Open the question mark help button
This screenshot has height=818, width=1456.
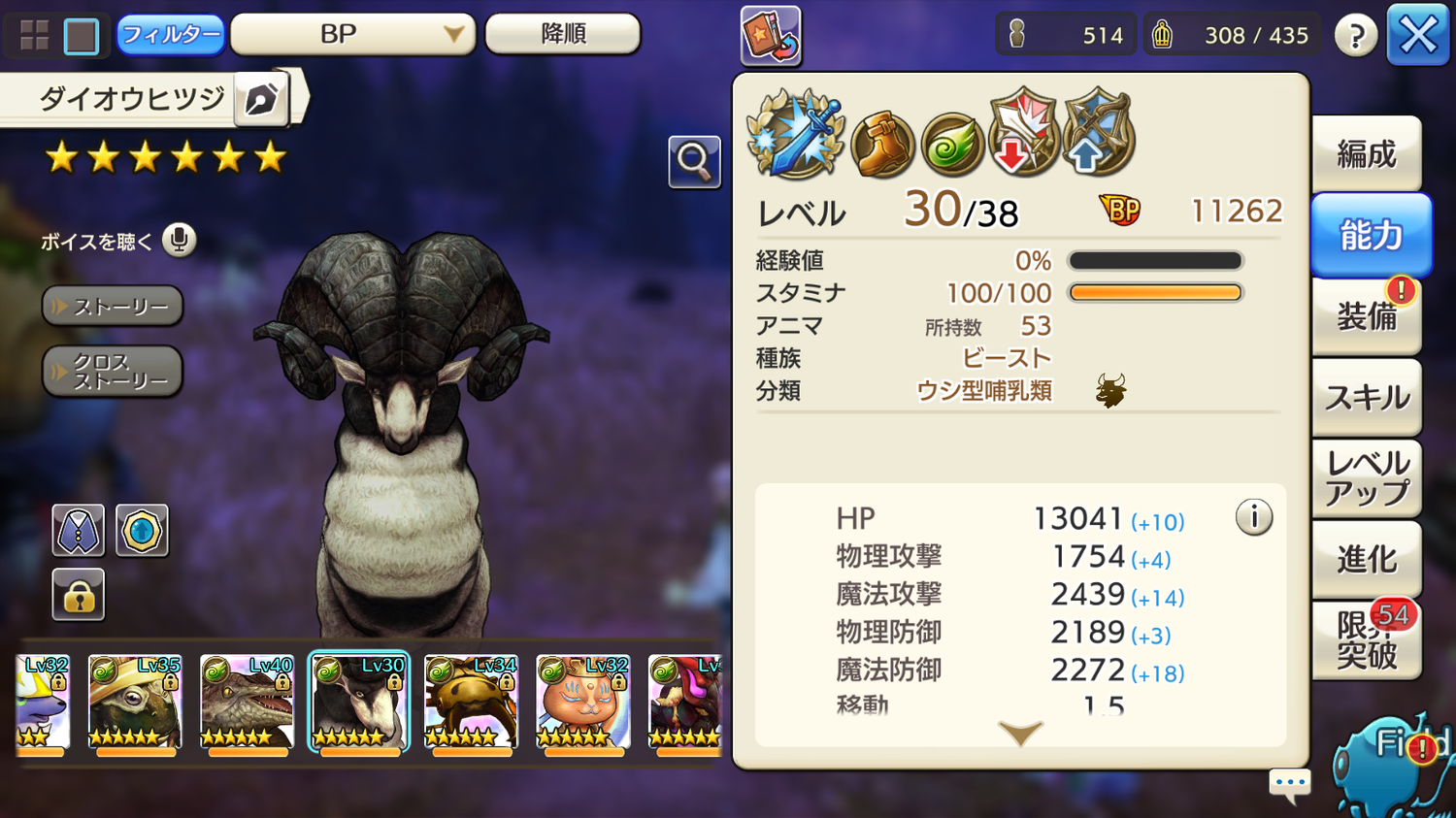[x=1355, y=36]
